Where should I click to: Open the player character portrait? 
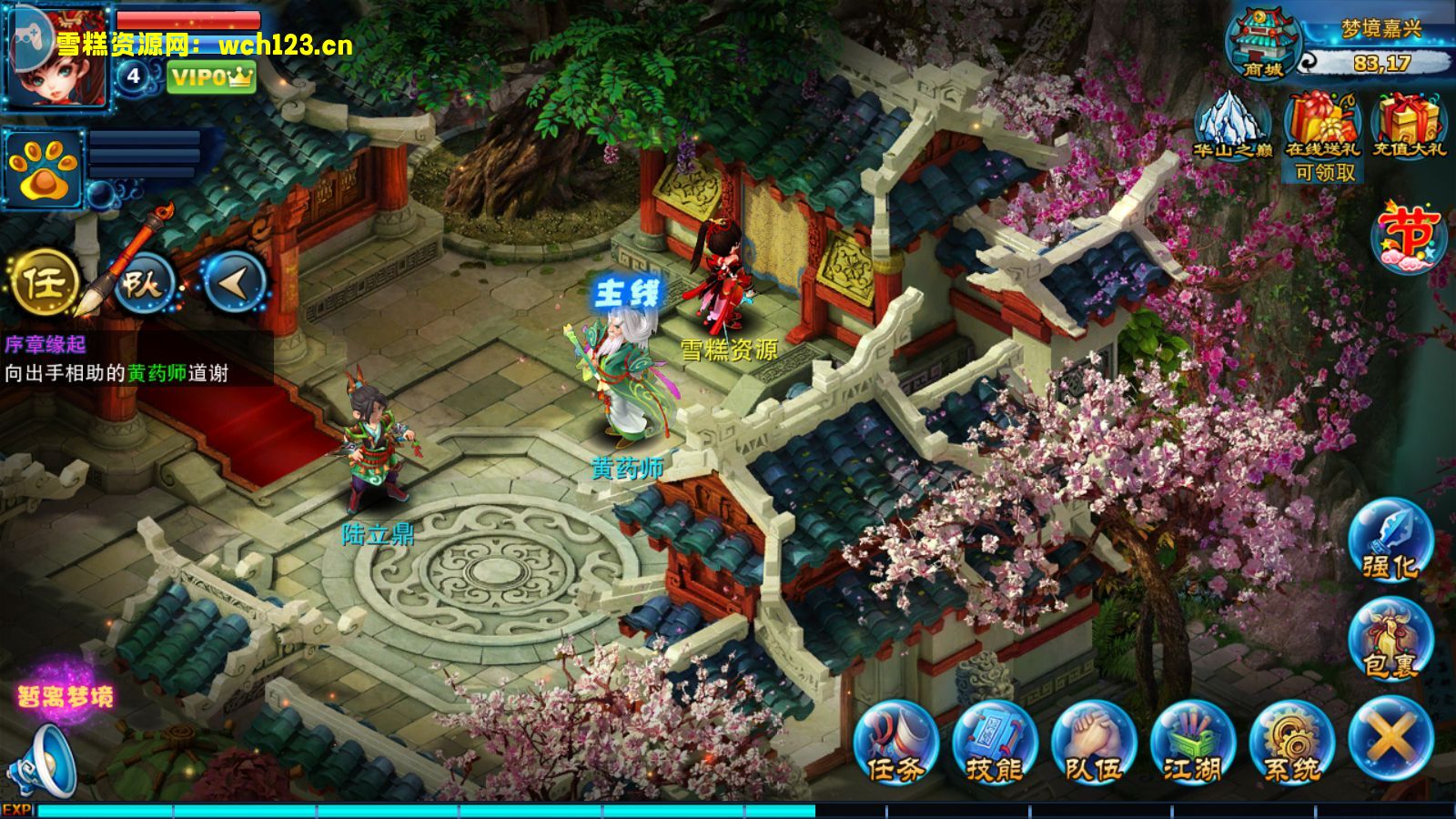55,55
